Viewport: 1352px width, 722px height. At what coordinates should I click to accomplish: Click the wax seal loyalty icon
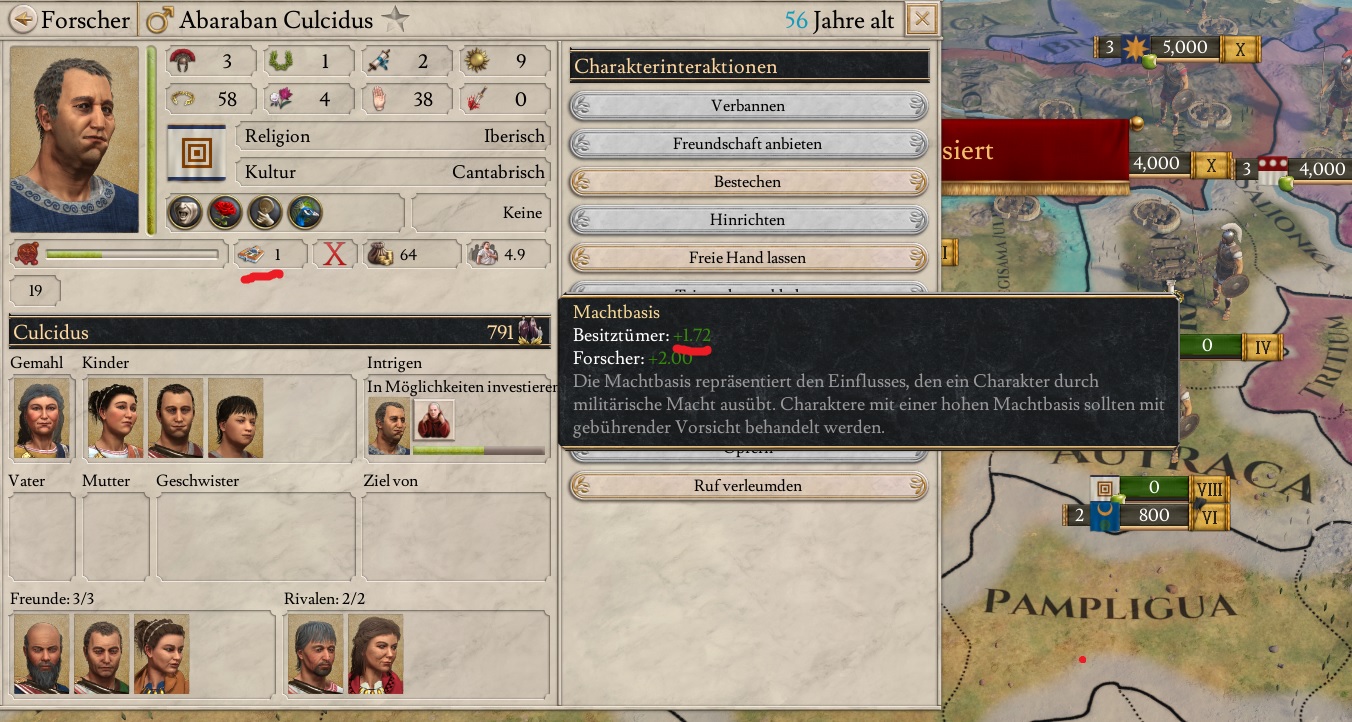tap(26, 255)
